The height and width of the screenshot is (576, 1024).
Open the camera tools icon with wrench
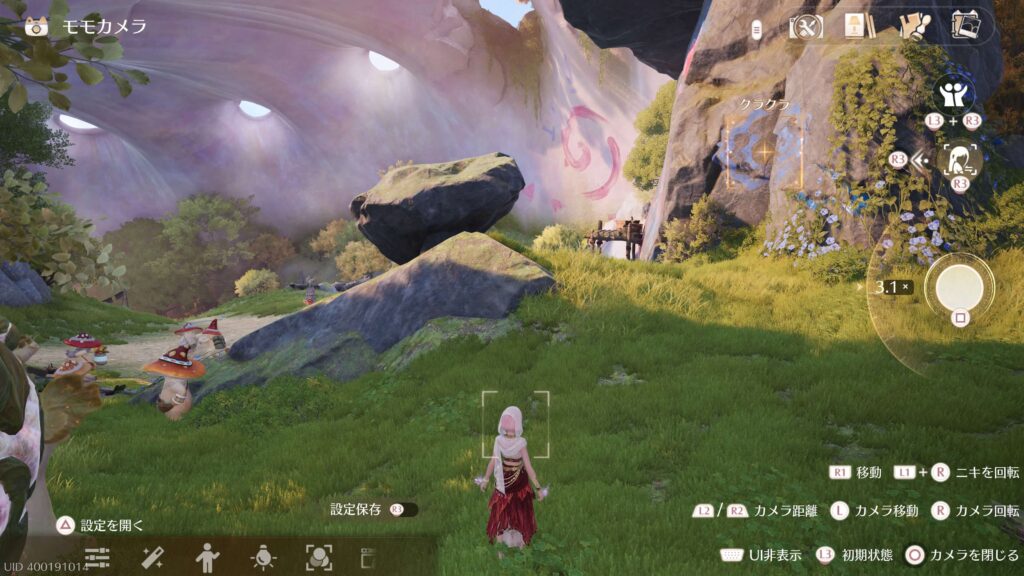(806, 27)
